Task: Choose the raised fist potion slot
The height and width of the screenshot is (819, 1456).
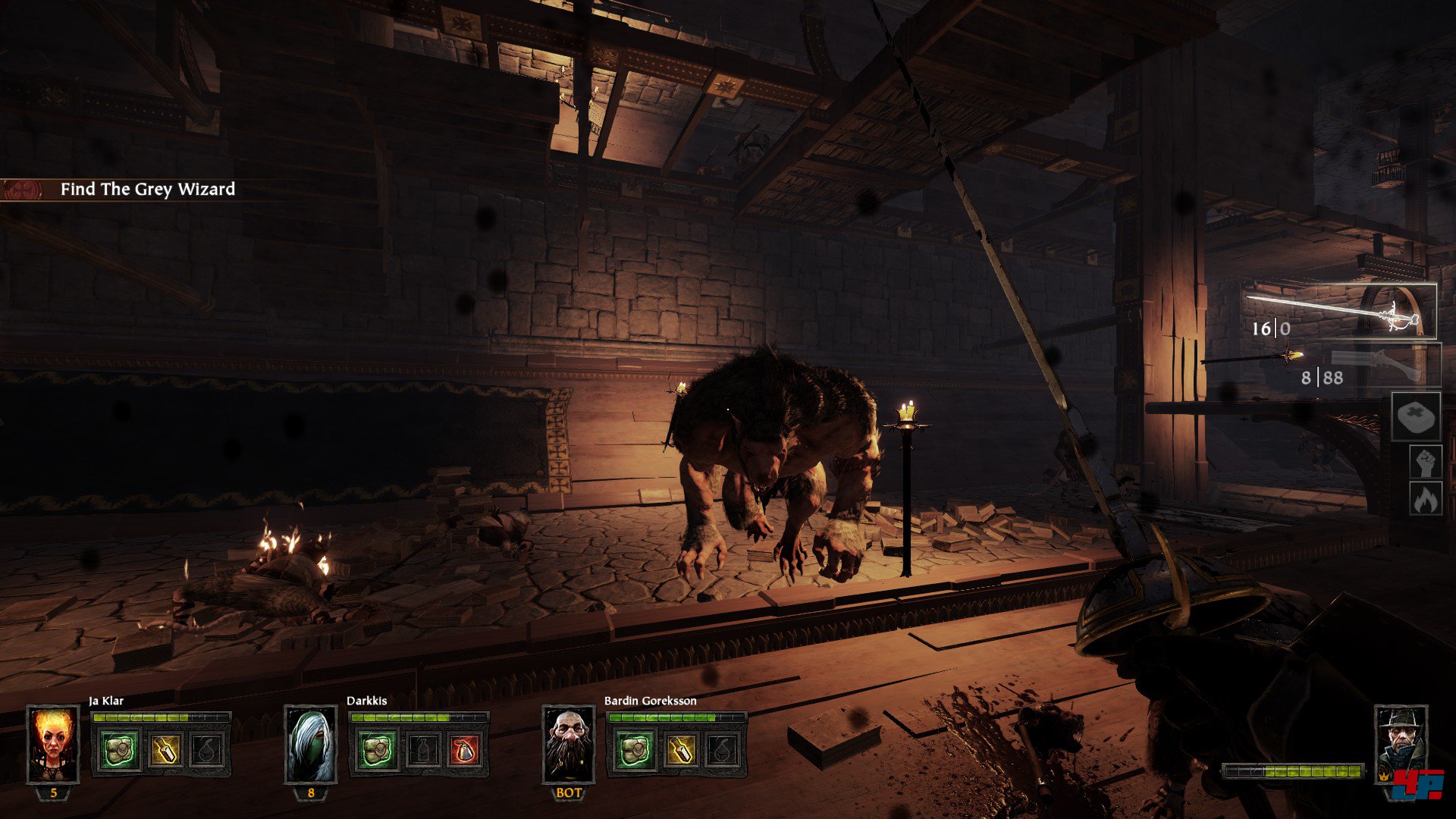Action: click(x=1425, y=463)
